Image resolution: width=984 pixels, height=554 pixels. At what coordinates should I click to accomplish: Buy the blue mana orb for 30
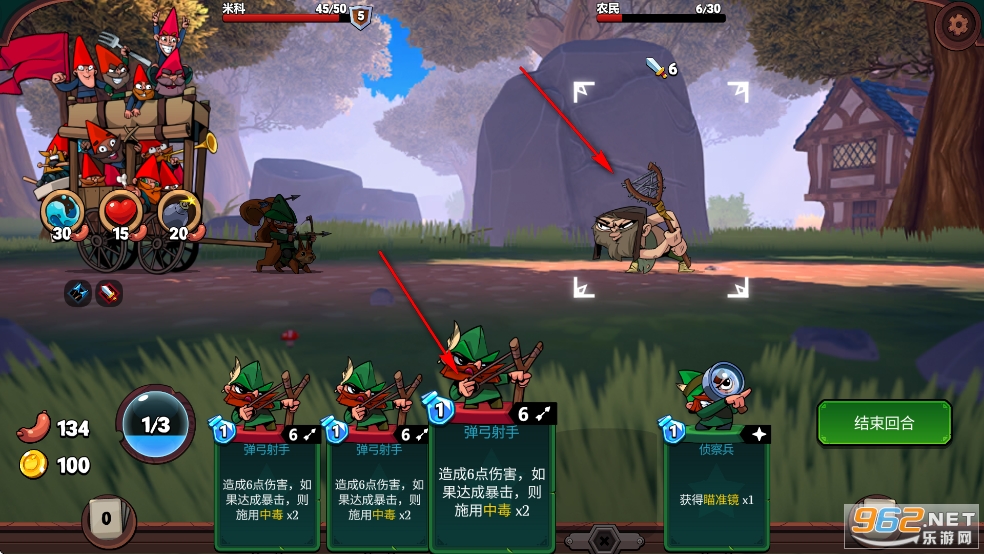63,212
